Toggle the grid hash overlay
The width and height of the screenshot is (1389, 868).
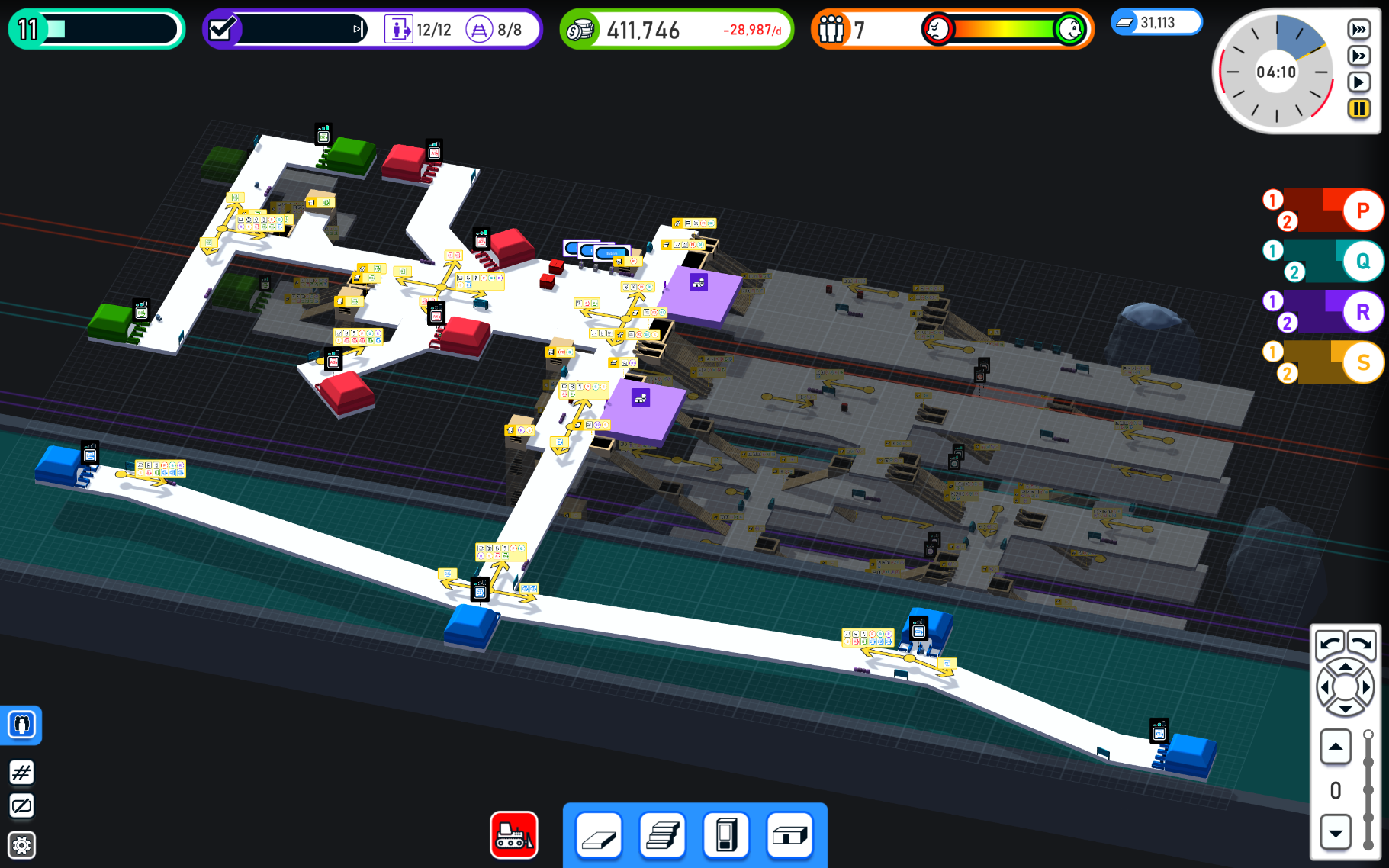point(22,773)
